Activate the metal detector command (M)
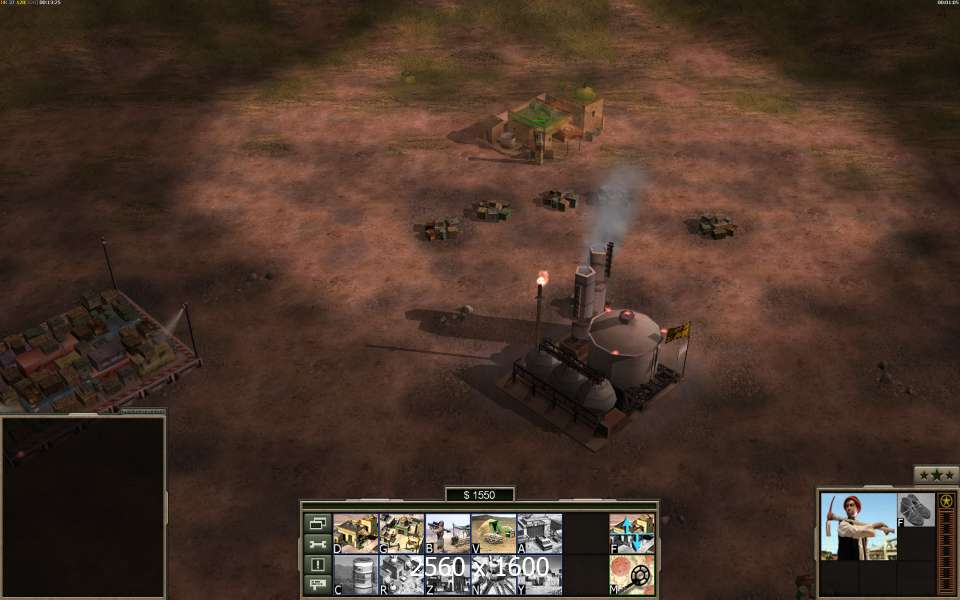Viewport: 960px width, 600px height. click(x=632, y=575)
